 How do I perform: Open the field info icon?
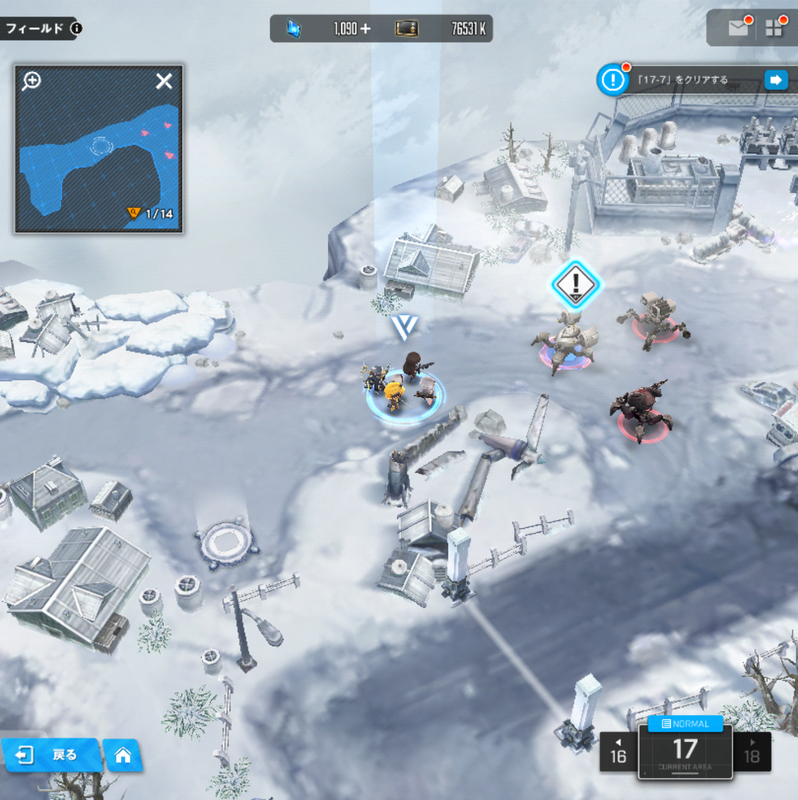[77, 28]
